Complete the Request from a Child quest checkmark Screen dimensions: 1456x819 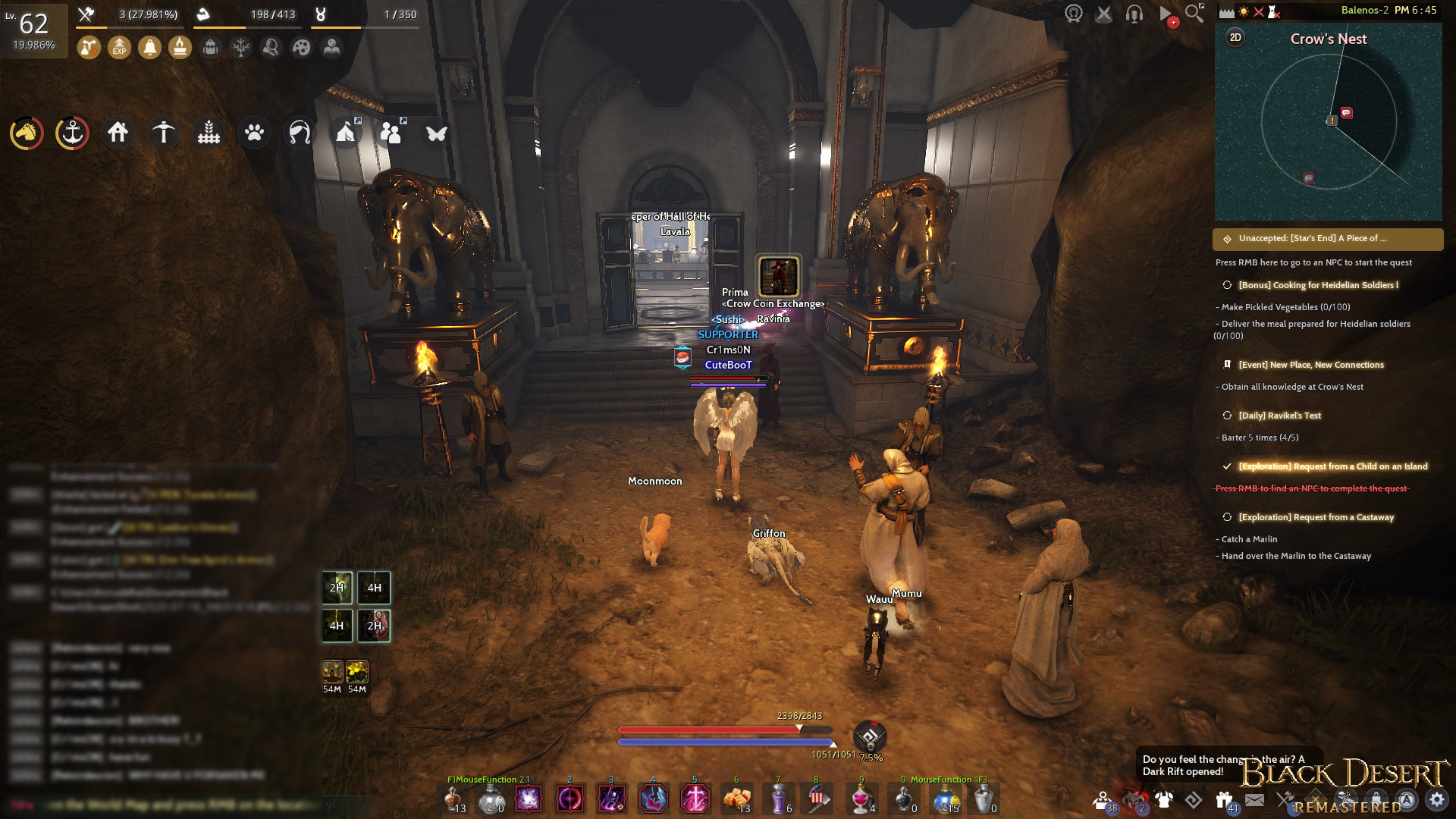tap(1226, 466)
